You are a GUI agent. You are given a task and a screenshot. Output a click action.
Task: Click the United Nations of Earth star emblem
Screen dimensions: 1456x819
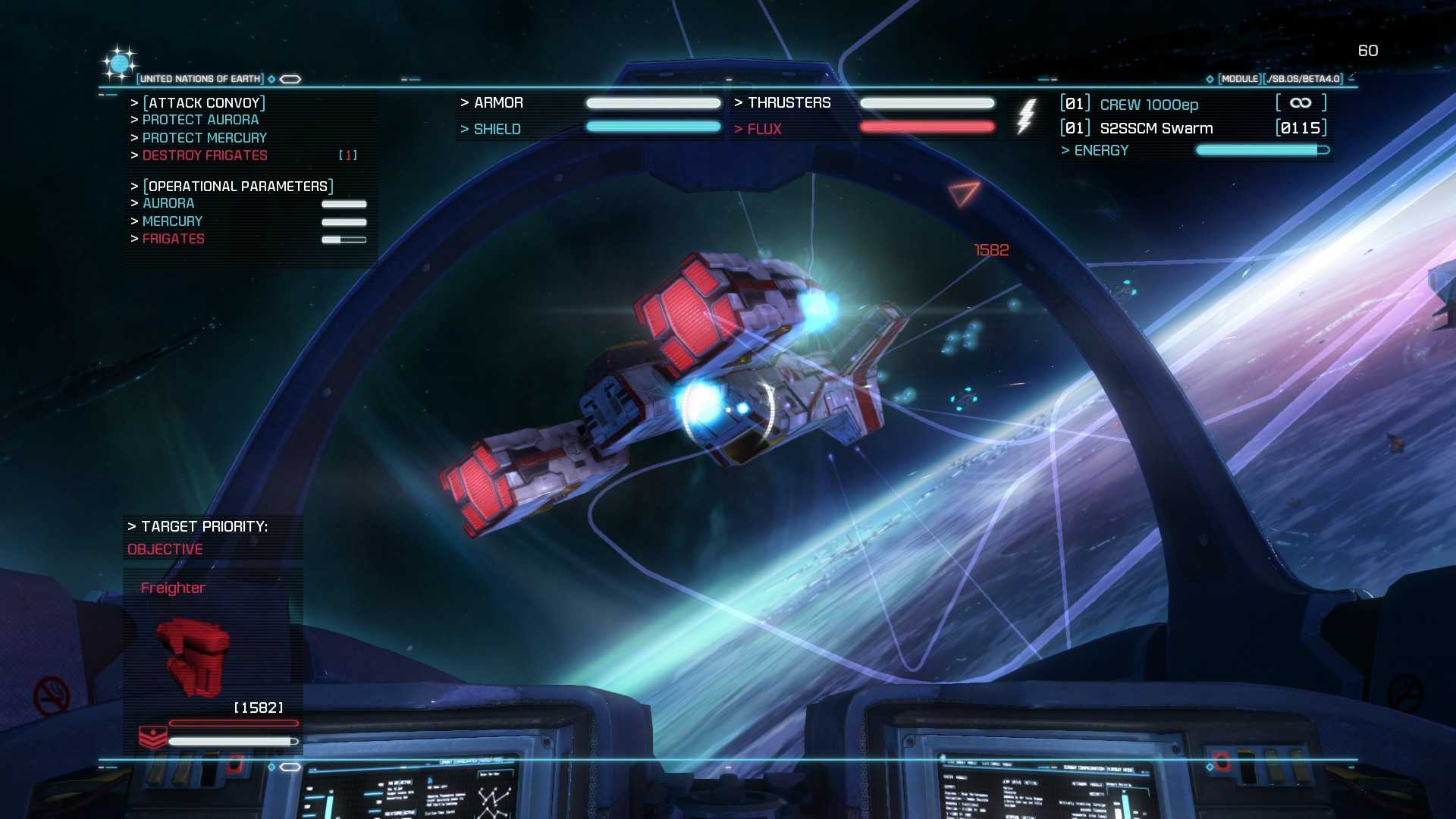pos(119,64)
